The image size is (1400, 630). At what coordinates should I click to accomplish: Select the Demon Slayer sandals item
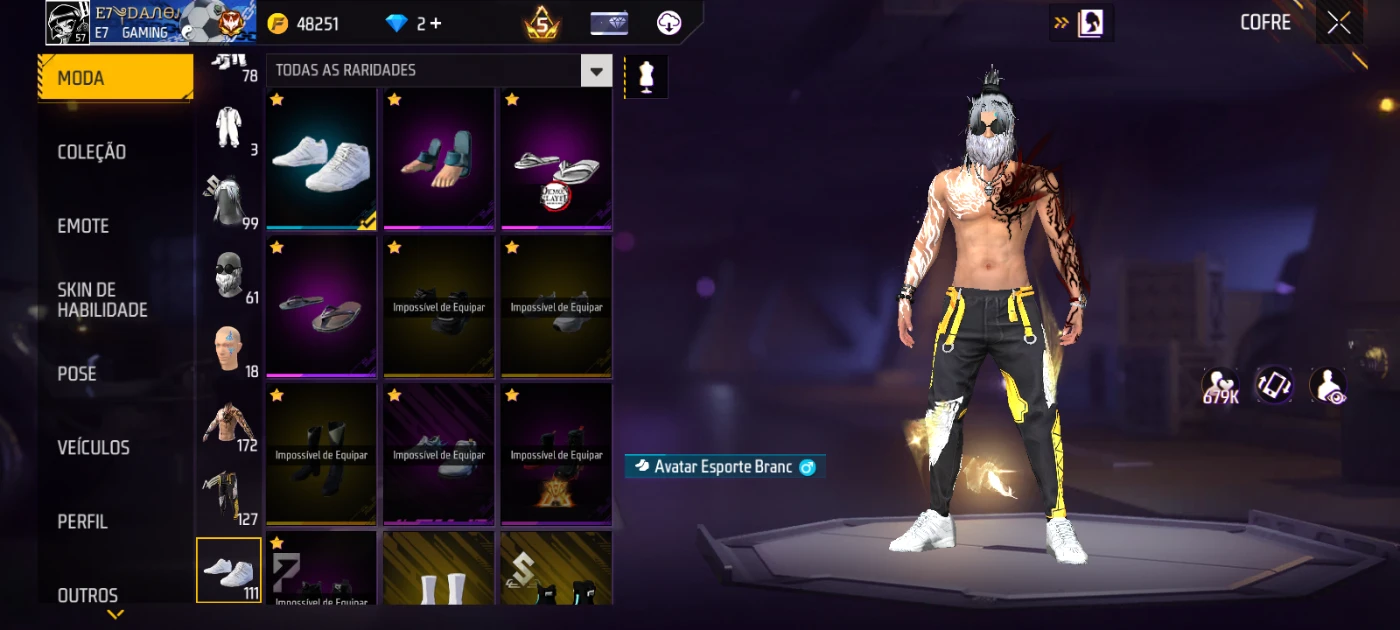556,160
